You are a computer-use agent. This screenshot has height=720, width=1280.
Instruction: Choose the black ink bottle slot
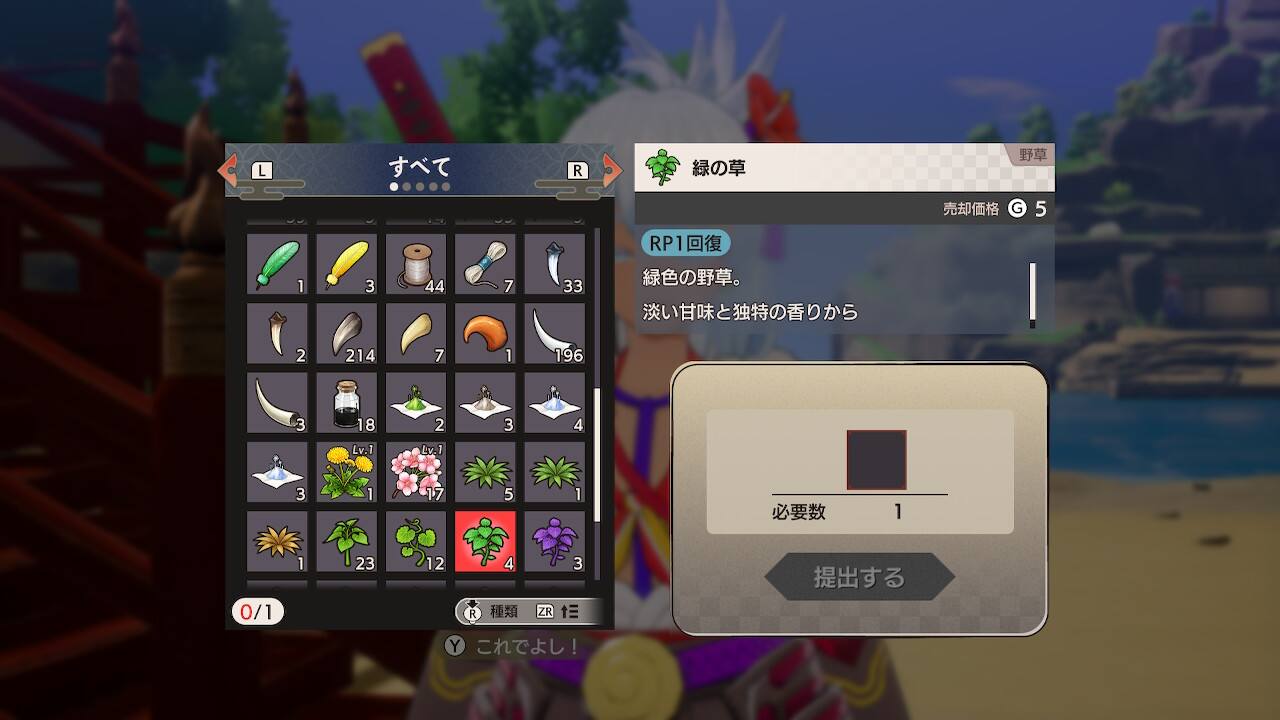tap(347, 402)
